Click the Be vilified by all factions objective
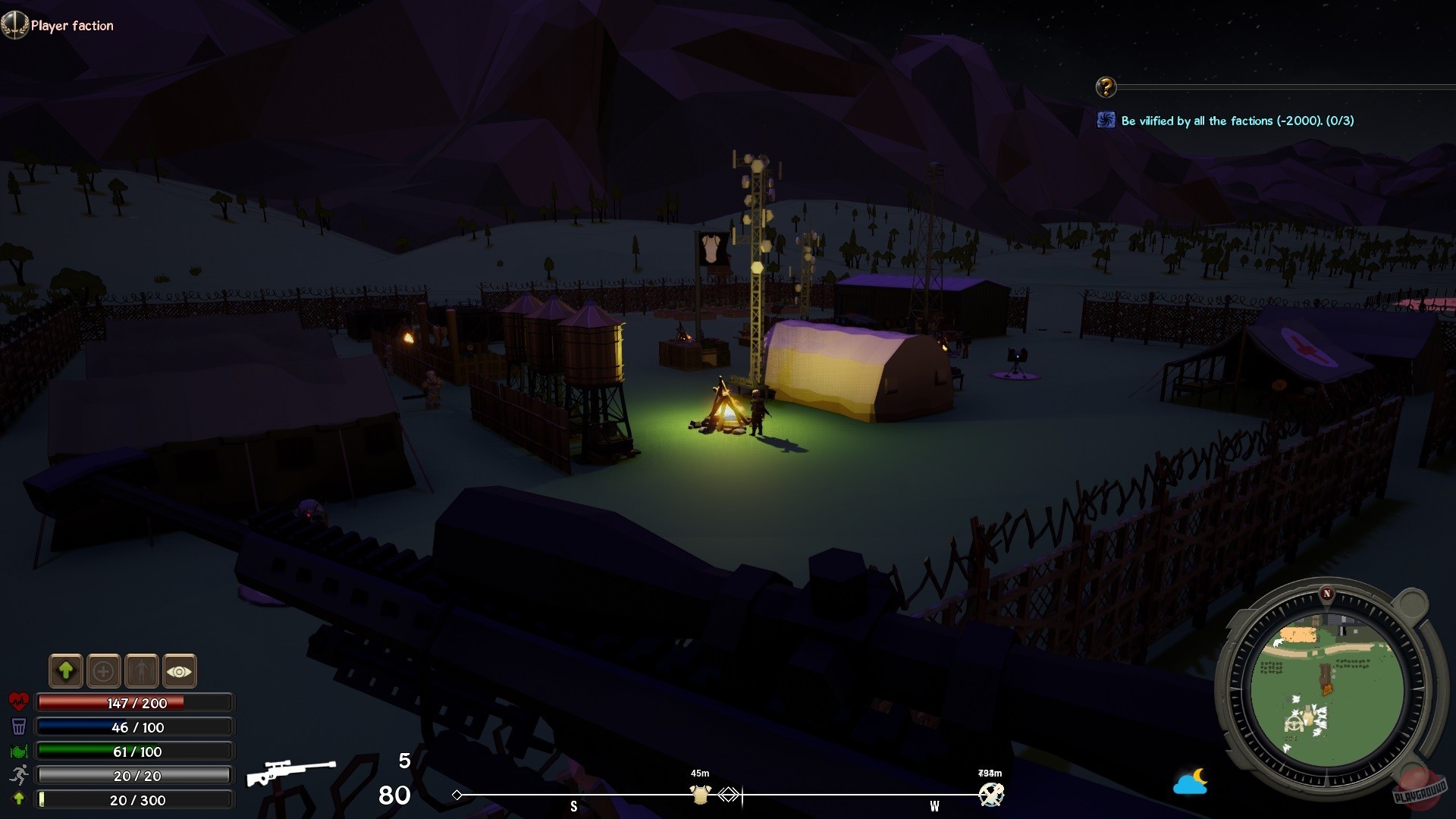 1238,120
